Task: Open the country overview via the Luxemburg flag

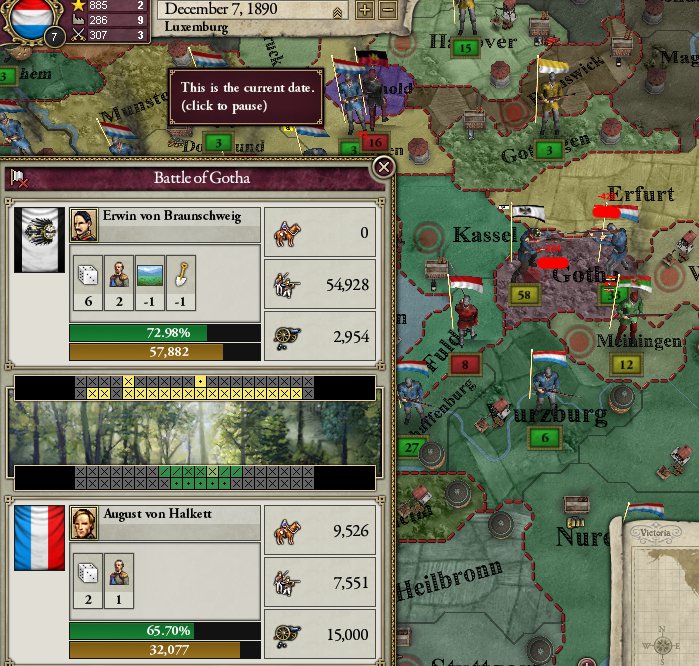Action: point(30,20)
